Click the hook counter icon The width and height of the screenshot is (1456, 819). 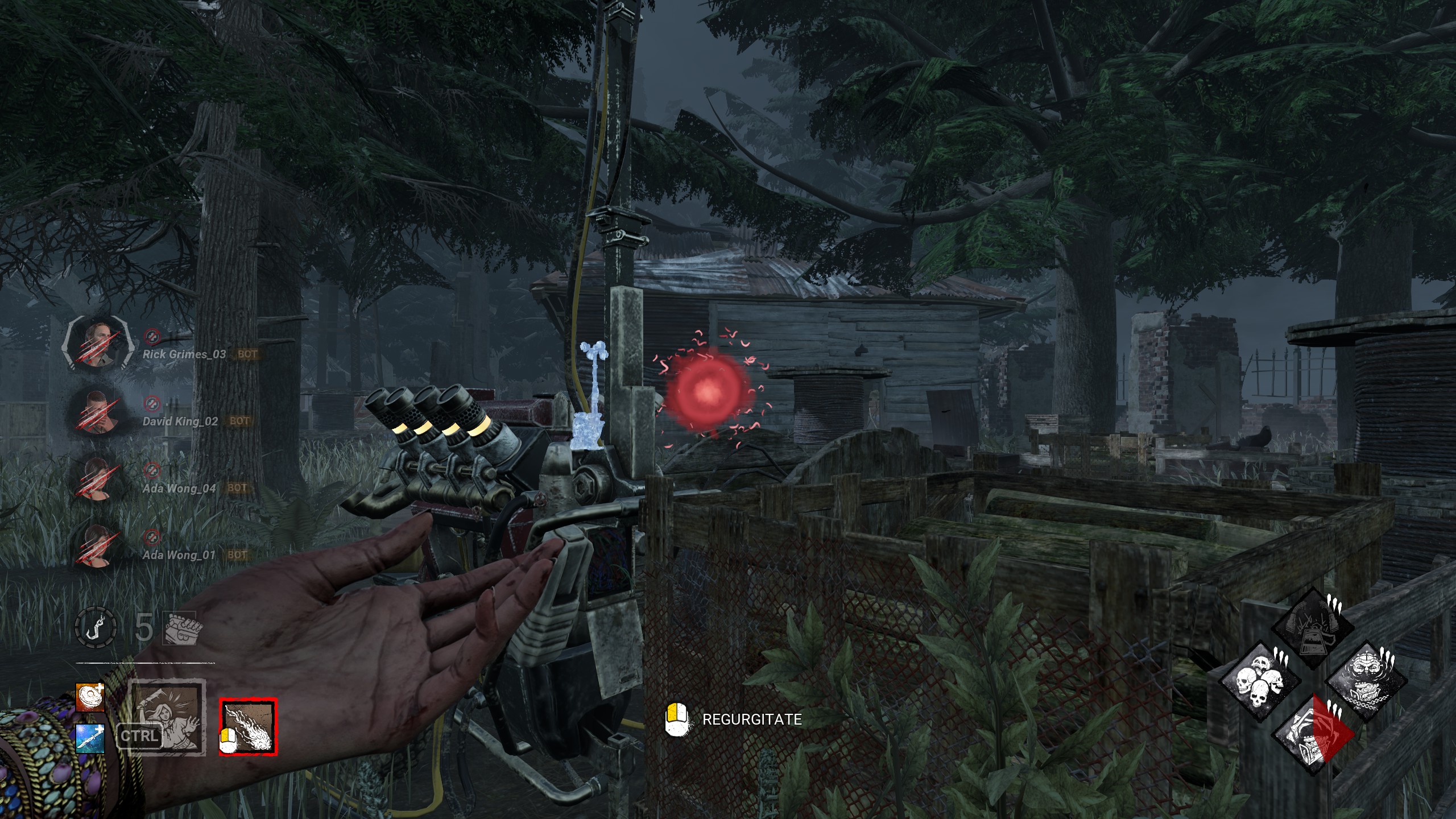point(96,628)
